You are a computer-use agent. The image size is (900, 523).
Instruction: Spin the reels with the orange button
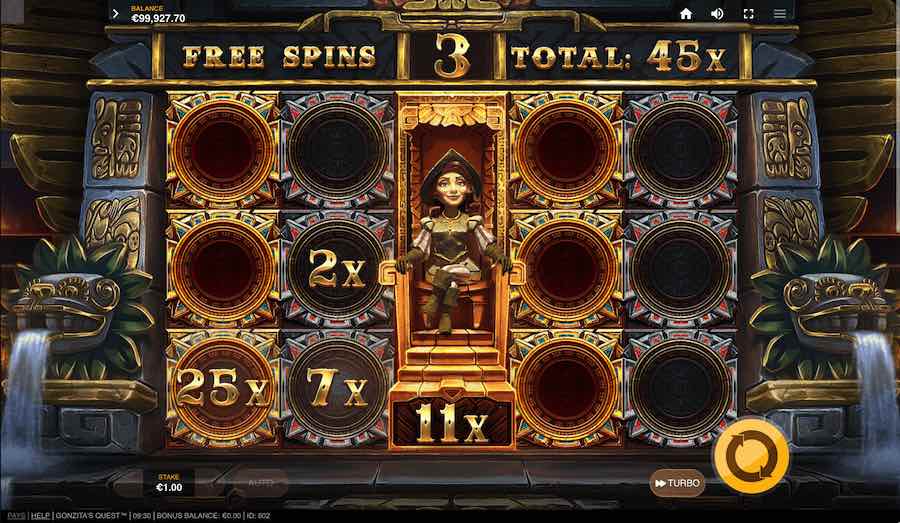750,455
